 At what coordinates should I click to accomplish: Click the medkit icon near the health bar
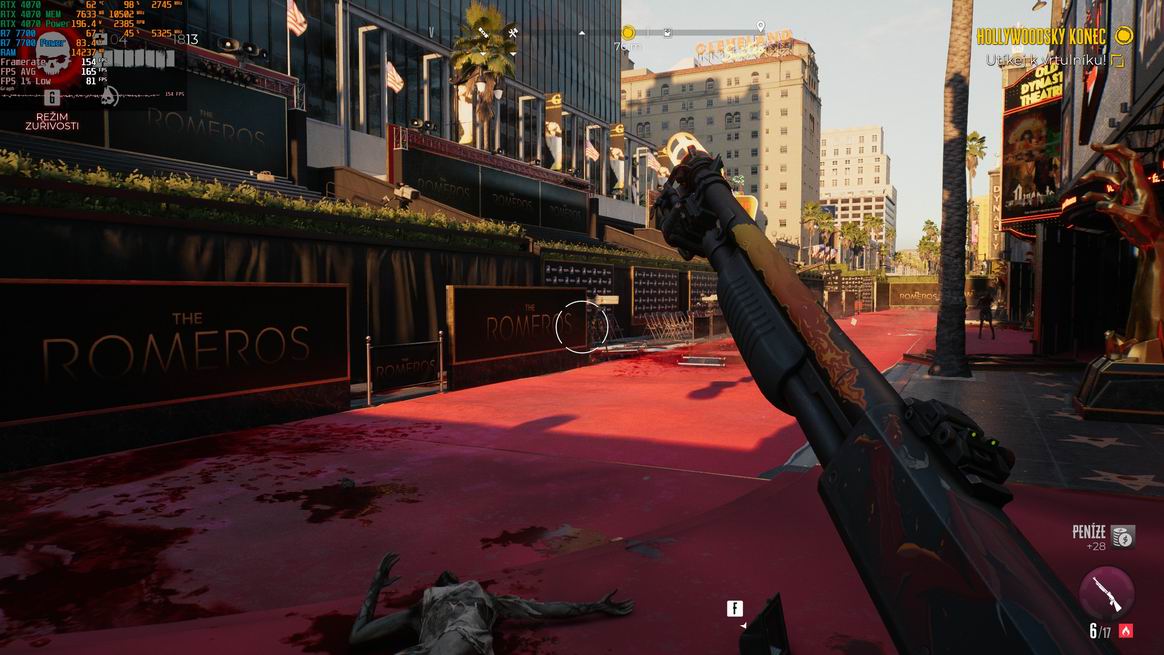tap(101, 39)
